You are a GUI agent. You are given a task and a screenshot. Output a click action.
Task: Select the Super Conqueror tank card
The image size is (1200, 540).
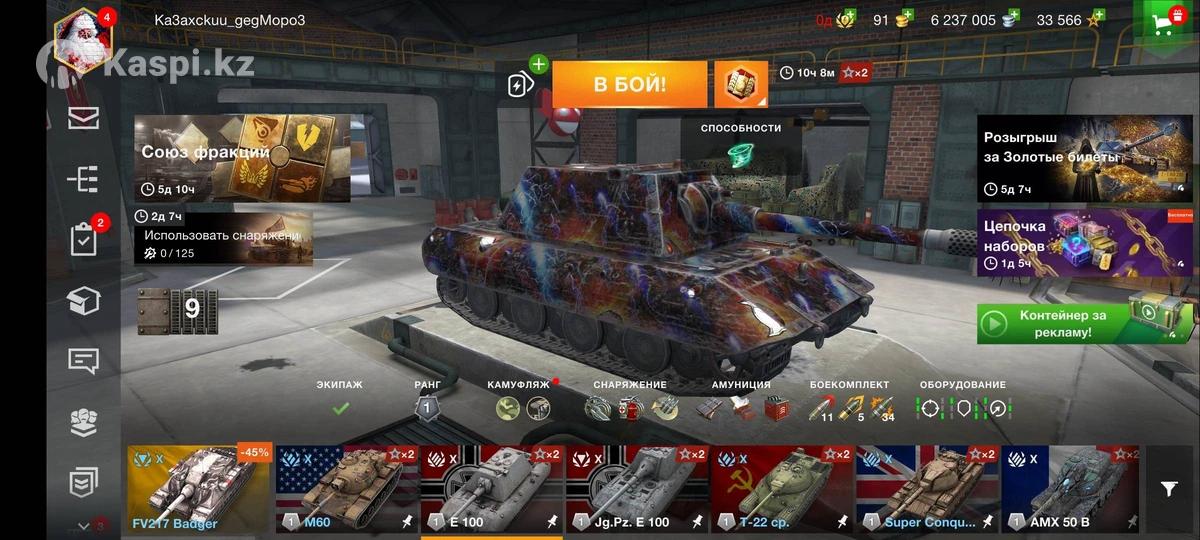click(927, 490)
